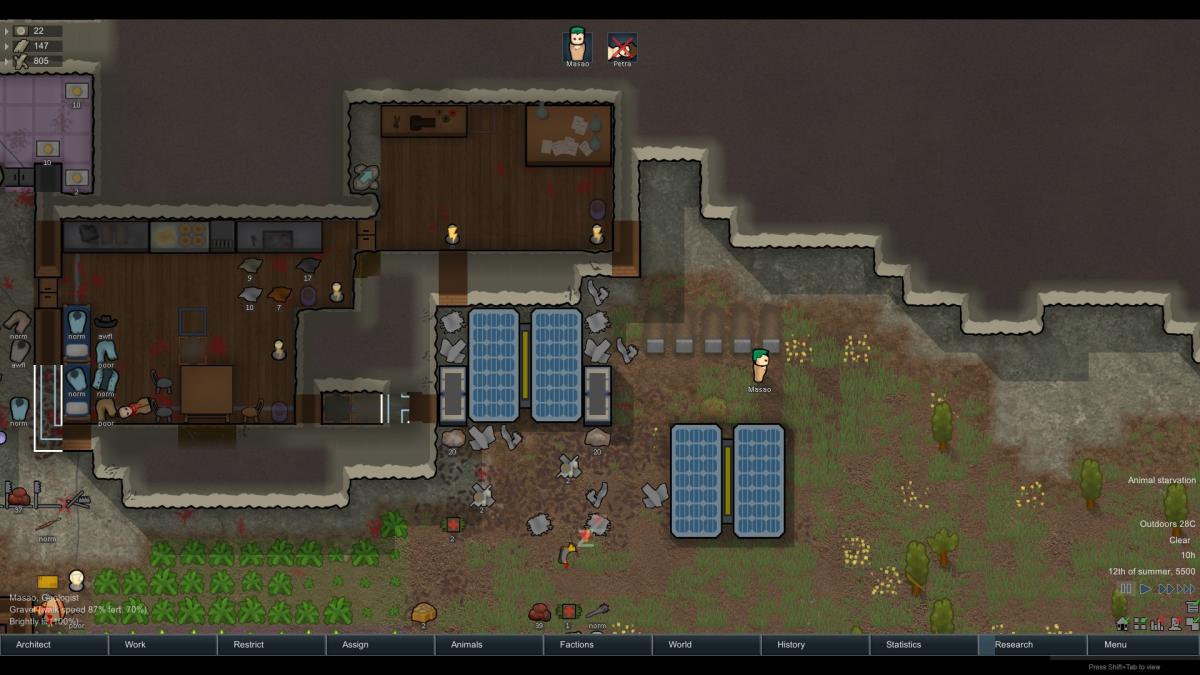Open the Architect menu
1200x675 pixels.
(54, 645)
